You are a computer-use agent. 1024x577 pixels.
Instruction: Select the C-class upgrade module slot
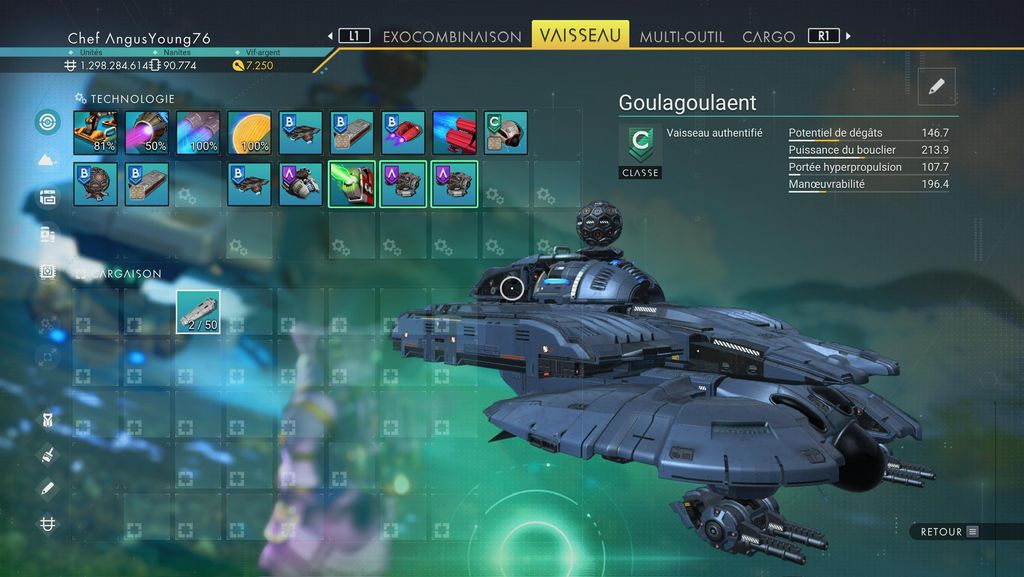[506, 132]
